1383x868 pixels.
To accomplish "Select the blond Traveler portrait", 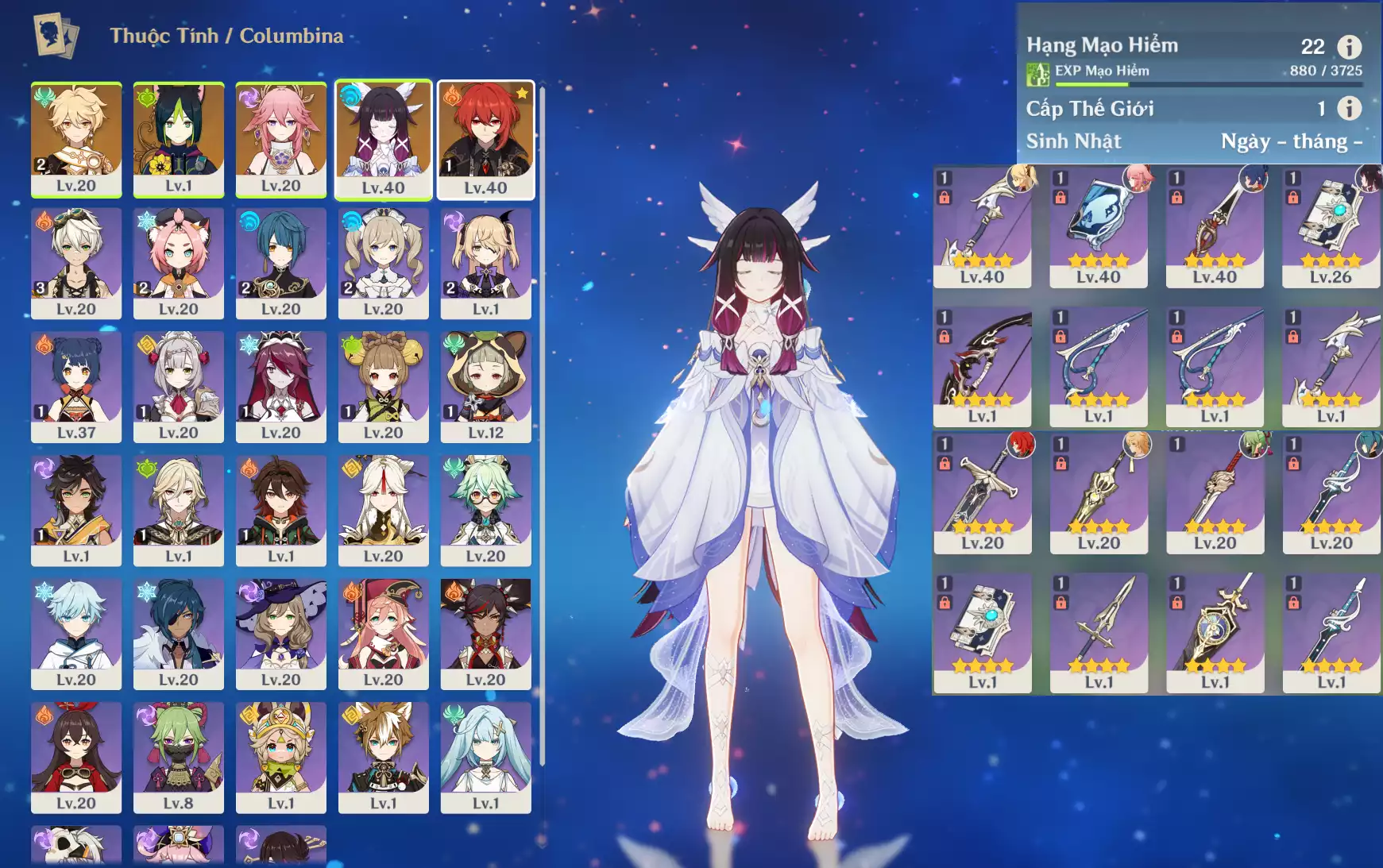I will coord(76,138).
